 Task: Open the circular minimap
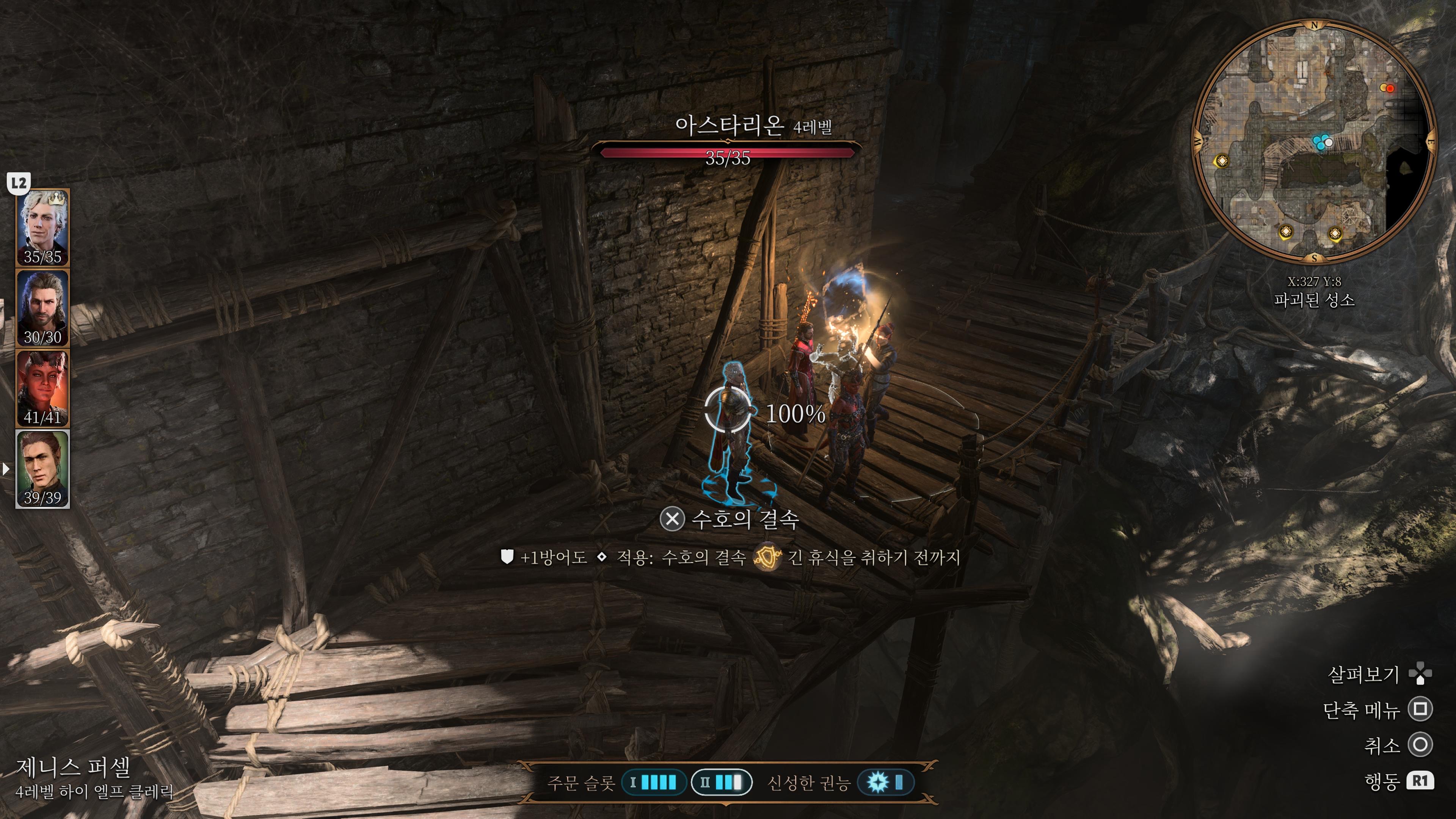[1313, 141]
